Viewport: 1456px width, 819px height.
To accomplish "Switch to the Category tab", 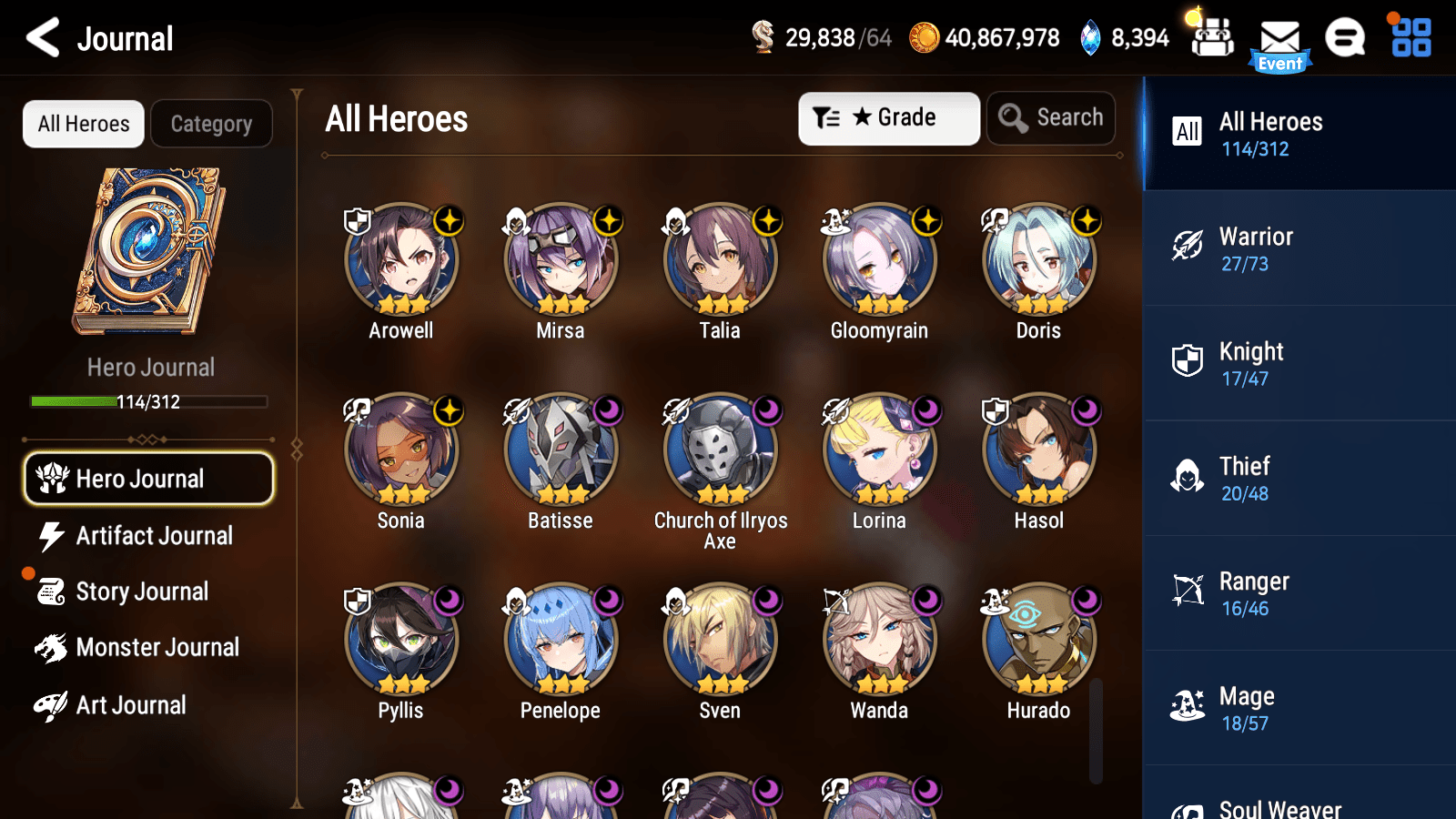I will click(x=212, y=124).
